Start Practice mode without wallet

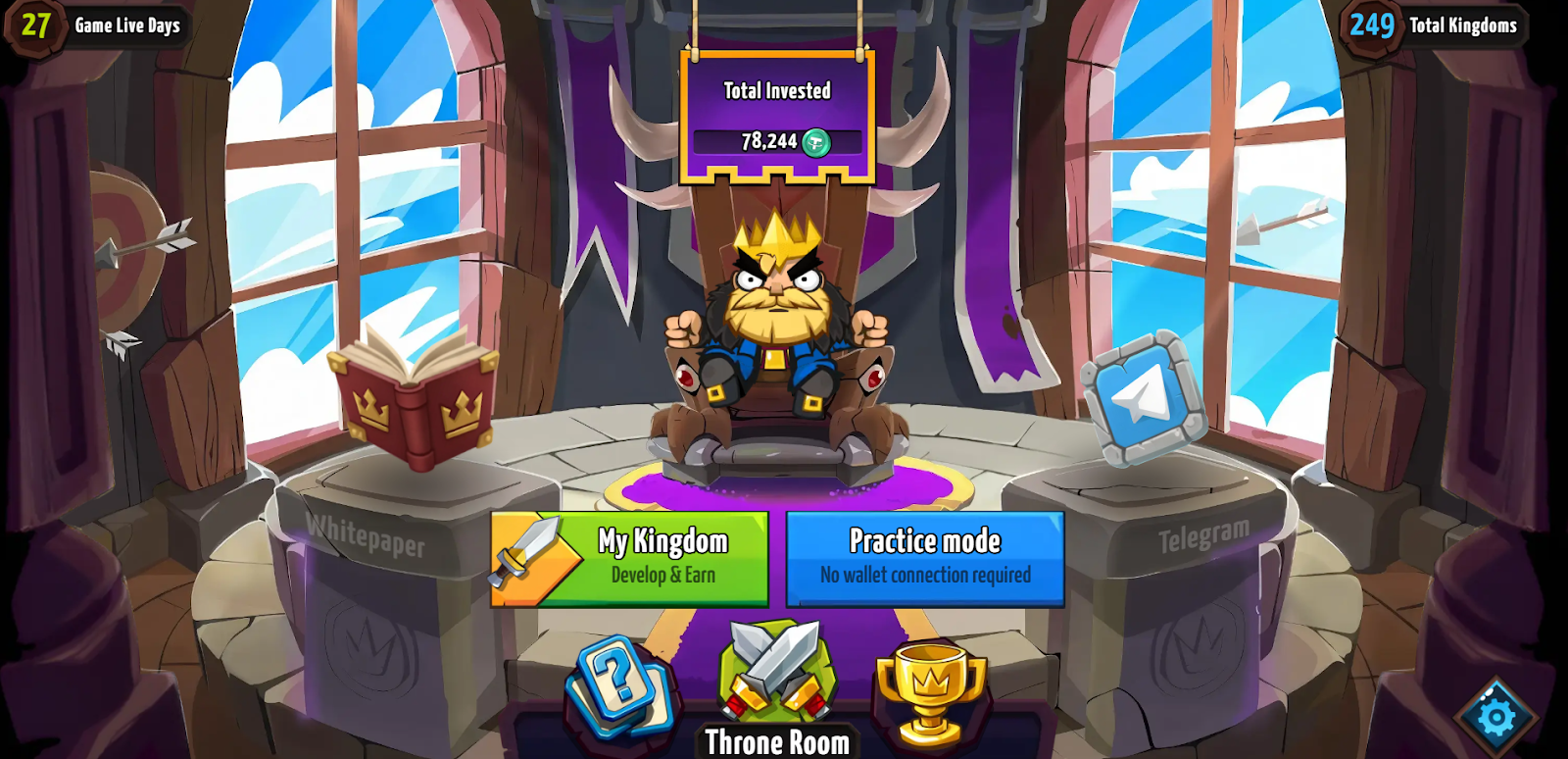[x=925, y=558]
